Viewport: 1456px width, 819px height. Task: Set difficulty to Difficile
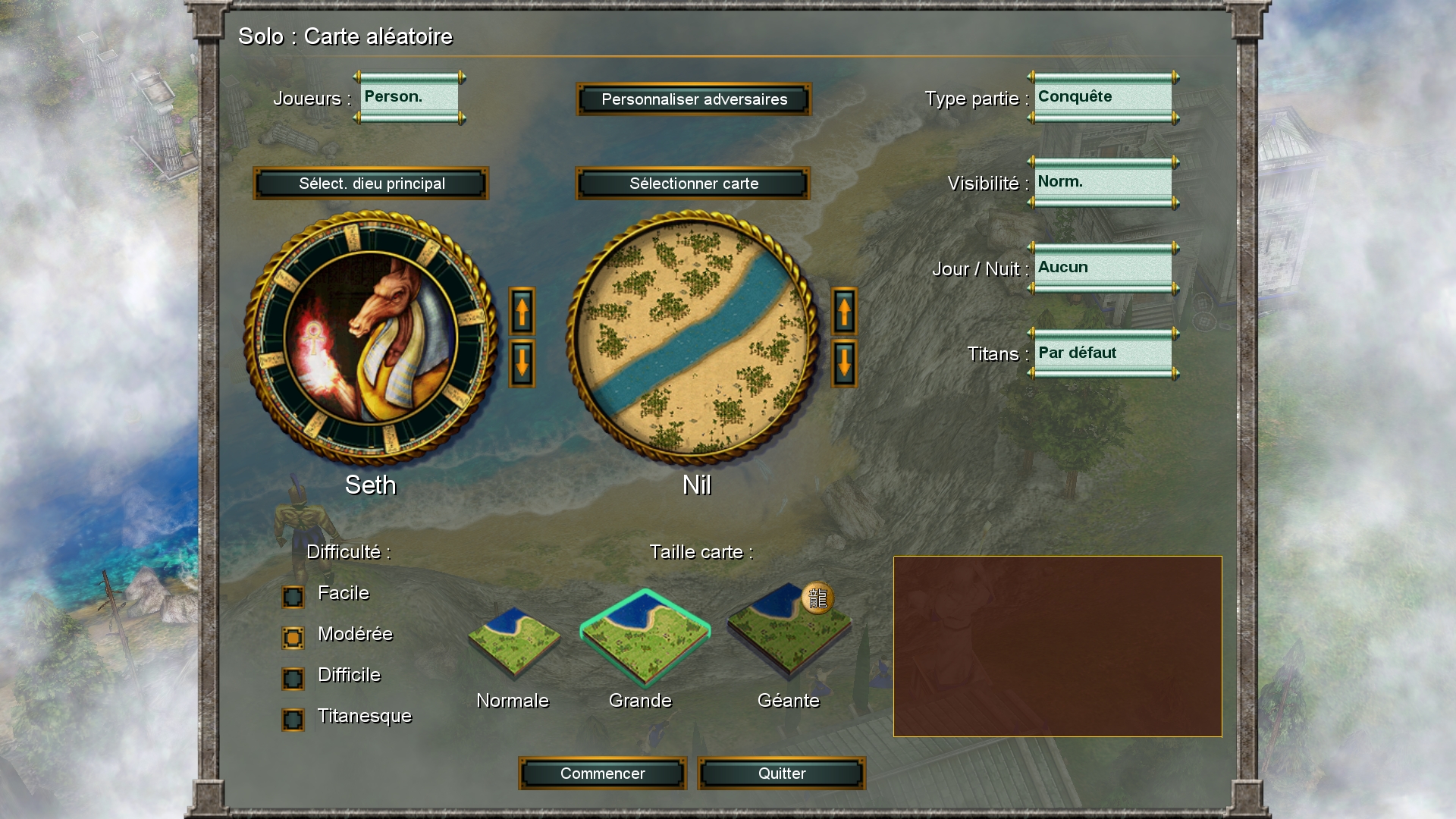click(293, 679)
